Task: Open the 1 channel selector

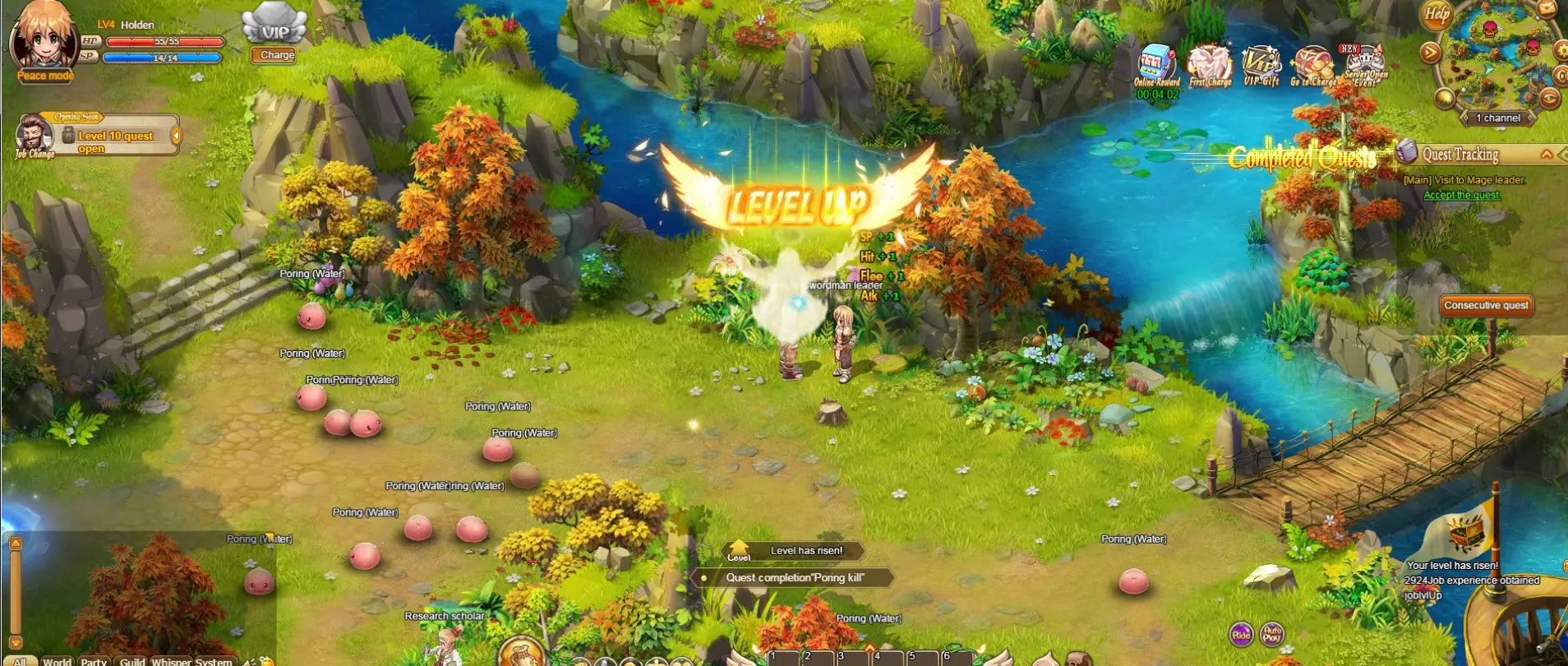Action: pos(1497,118)
